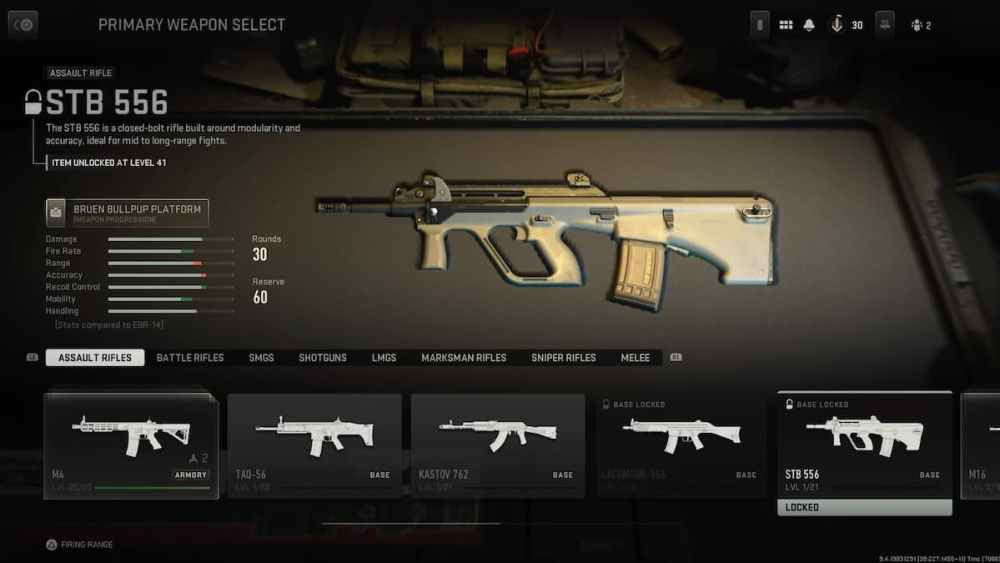The width and height of the screenshot is (1000, 563).
Task: Open the notifications bell icon
Action: tap(809, 25)
